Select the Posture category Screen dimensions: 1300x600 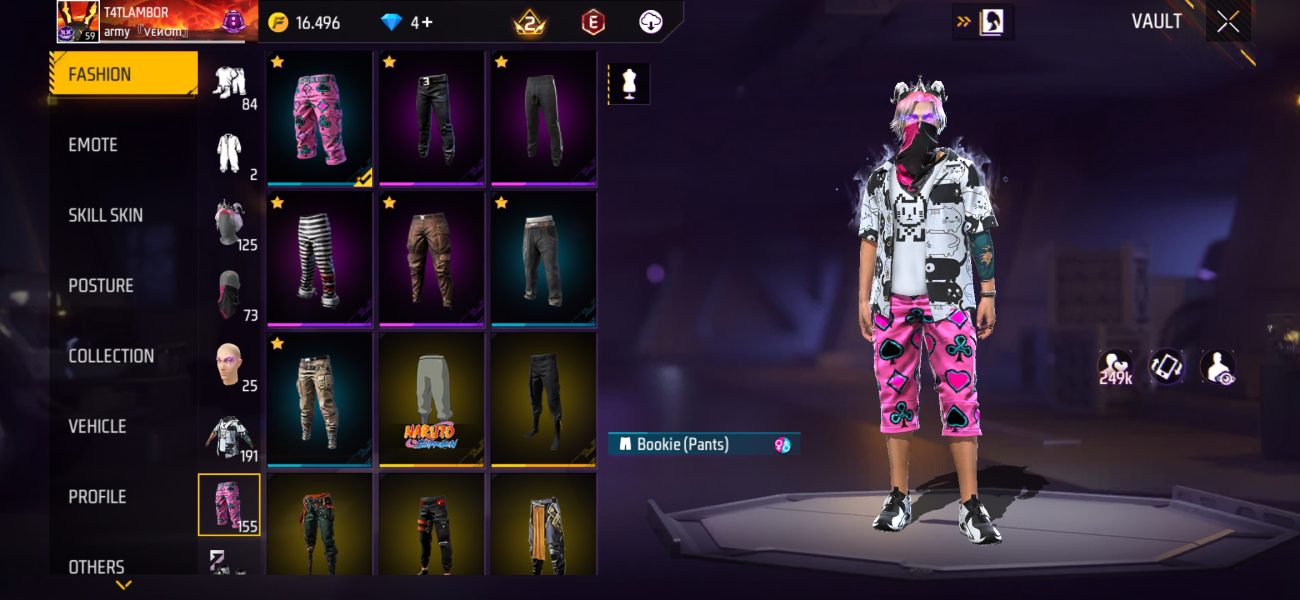pos(100,286)
